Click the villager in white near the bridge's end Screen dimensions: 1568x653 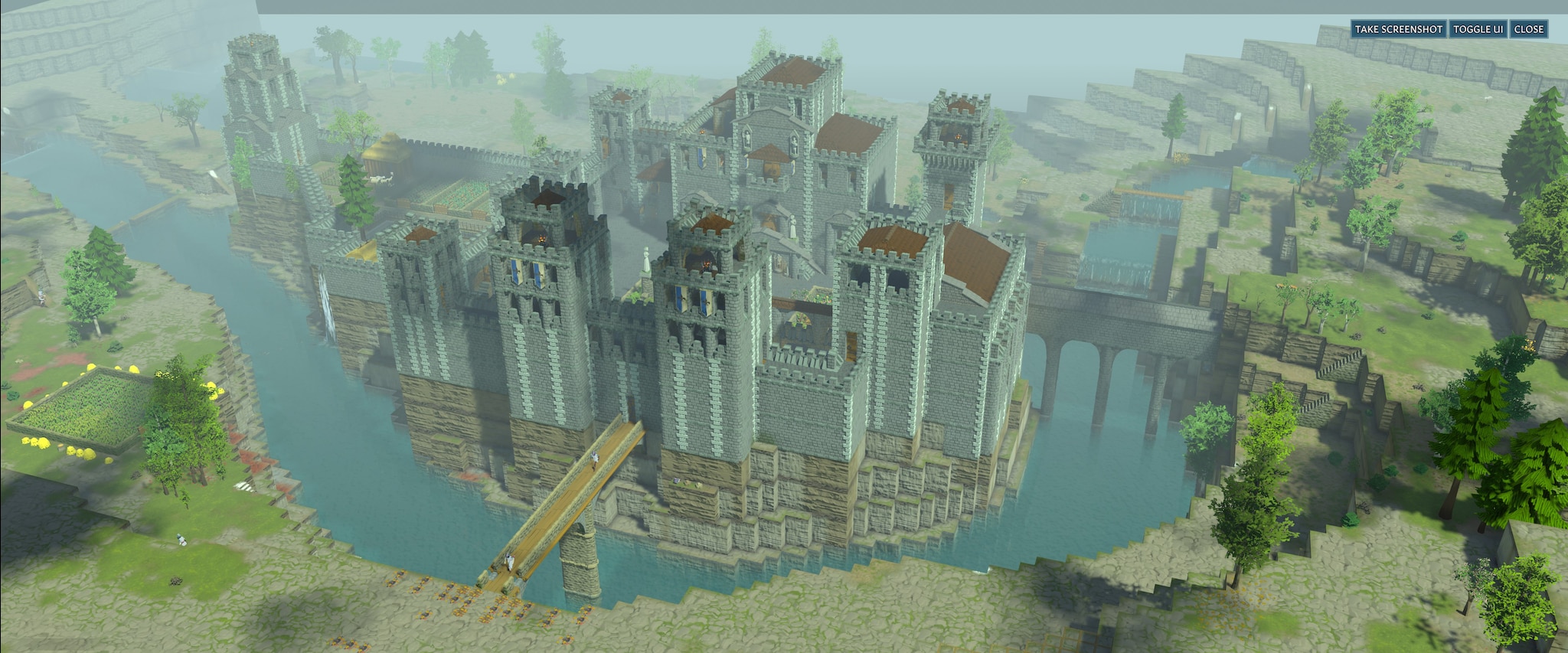point(509,561)
